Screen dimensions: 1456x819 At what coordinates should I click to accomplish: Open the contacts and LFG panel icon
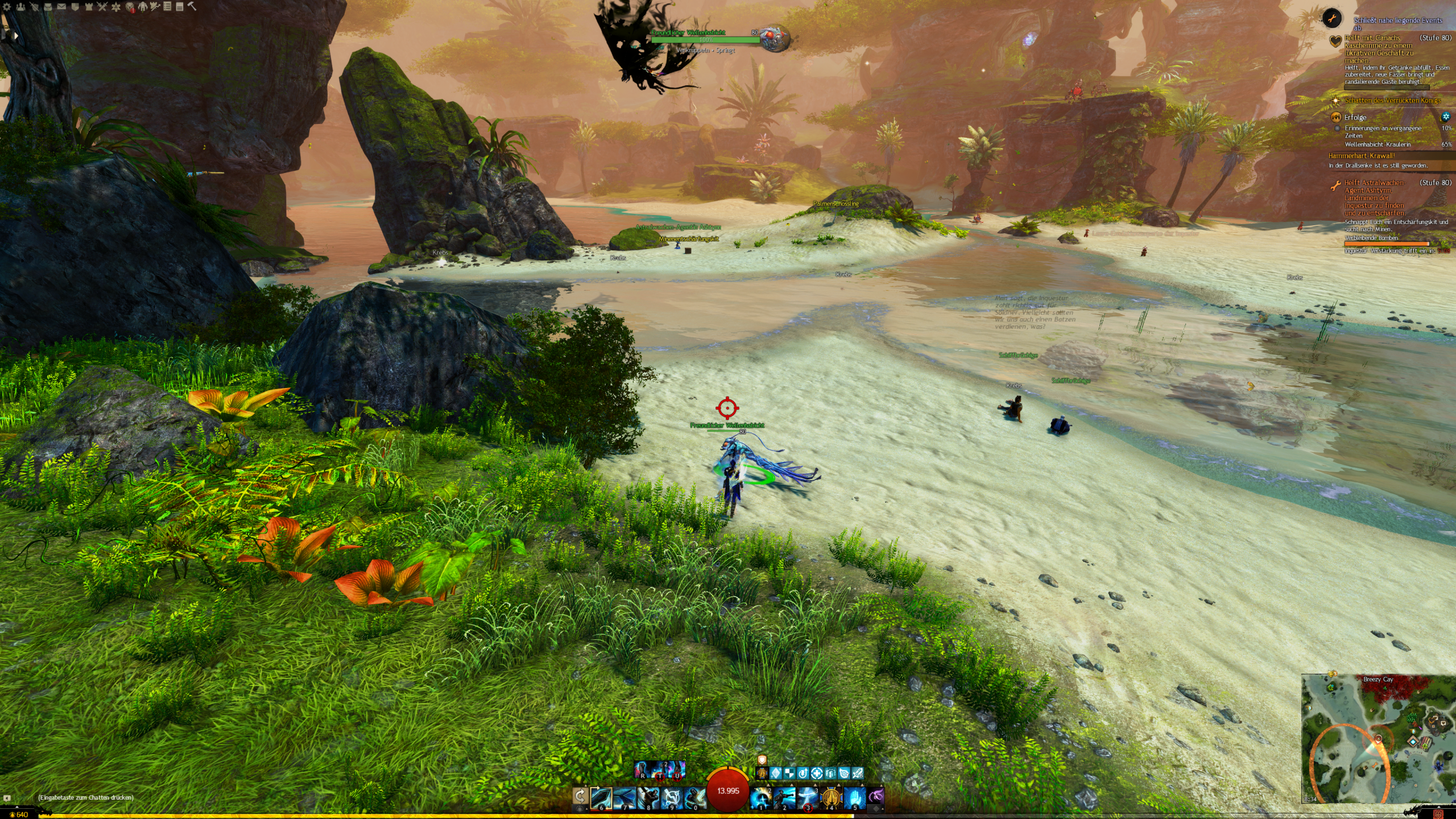21,7
